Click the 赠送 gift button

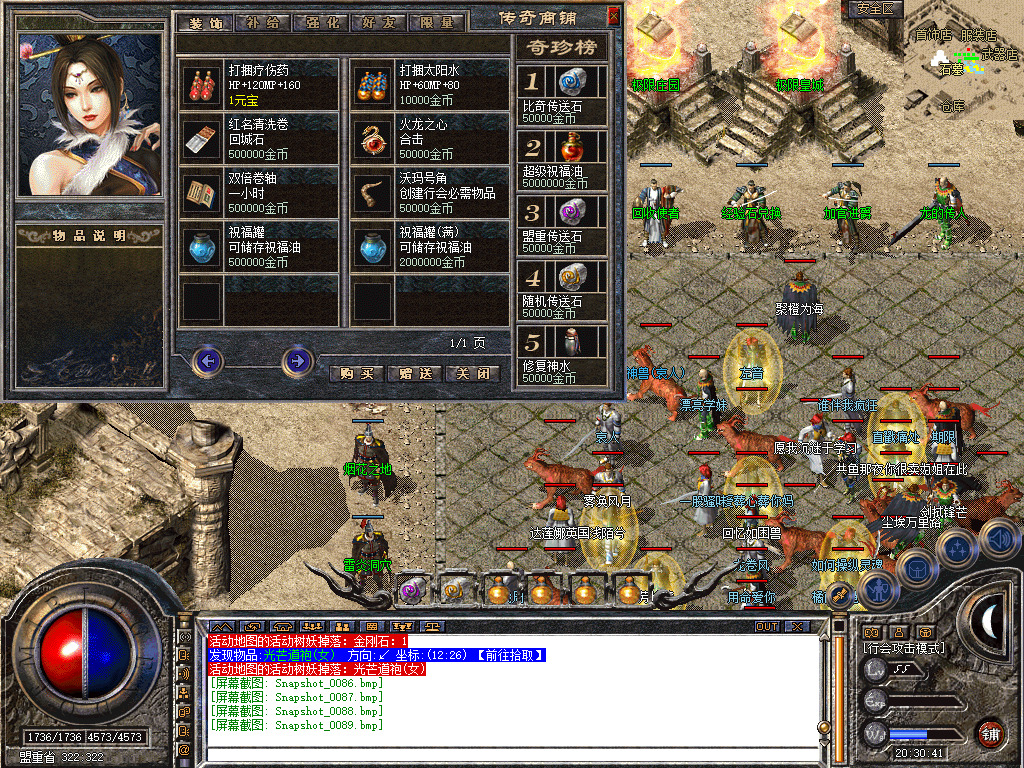point(414,374)
